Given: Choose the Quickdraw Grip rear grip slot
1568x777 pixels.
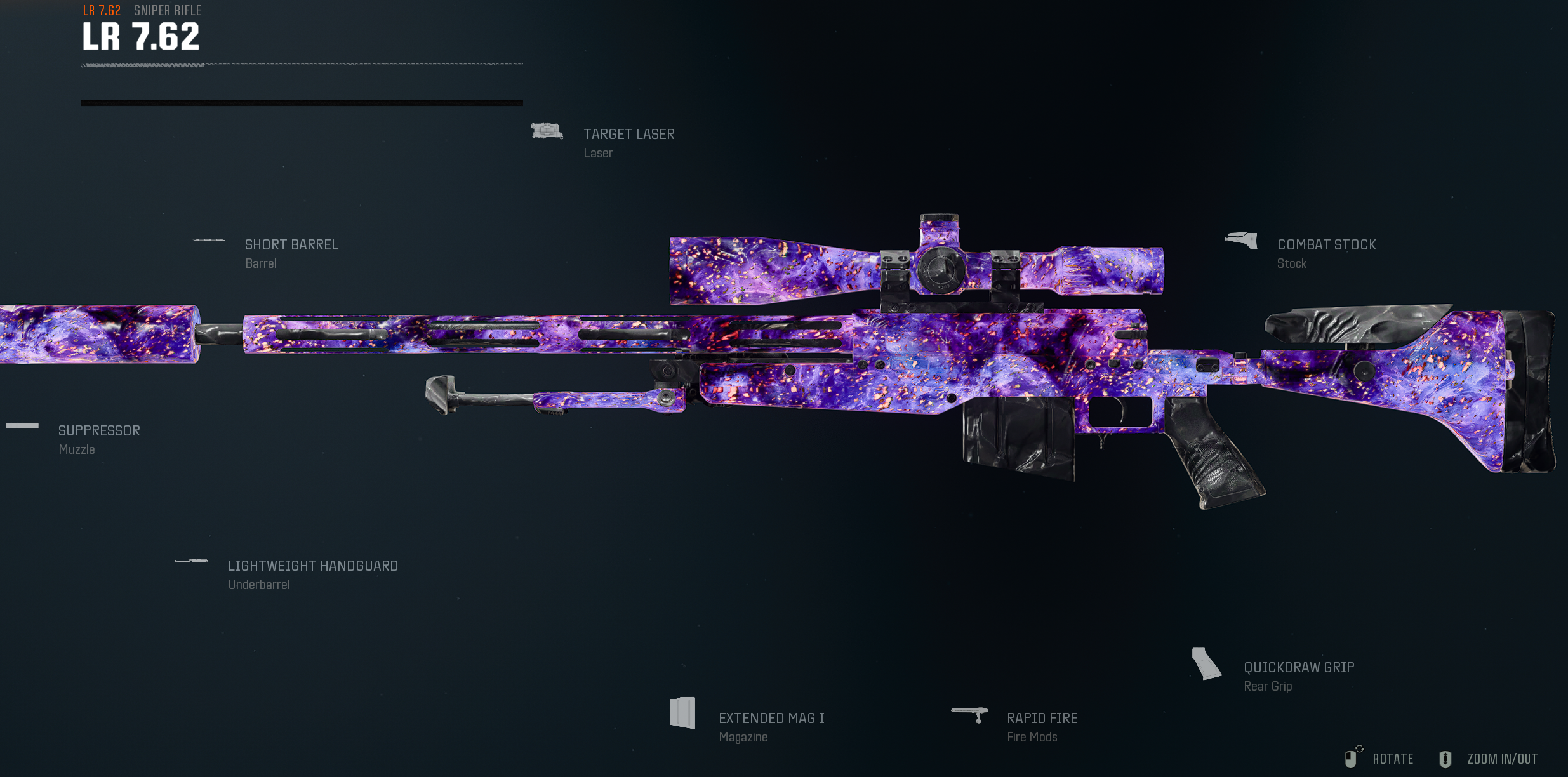Looking at the screenshot, I should point(1298,668).
